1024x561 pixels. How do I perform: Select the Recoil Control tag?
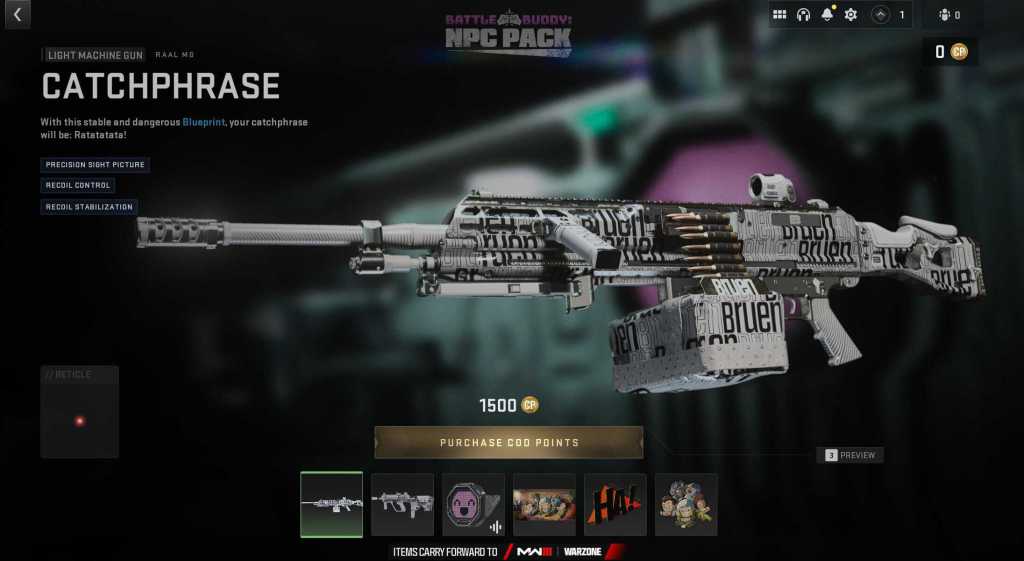tap(77, 185)
